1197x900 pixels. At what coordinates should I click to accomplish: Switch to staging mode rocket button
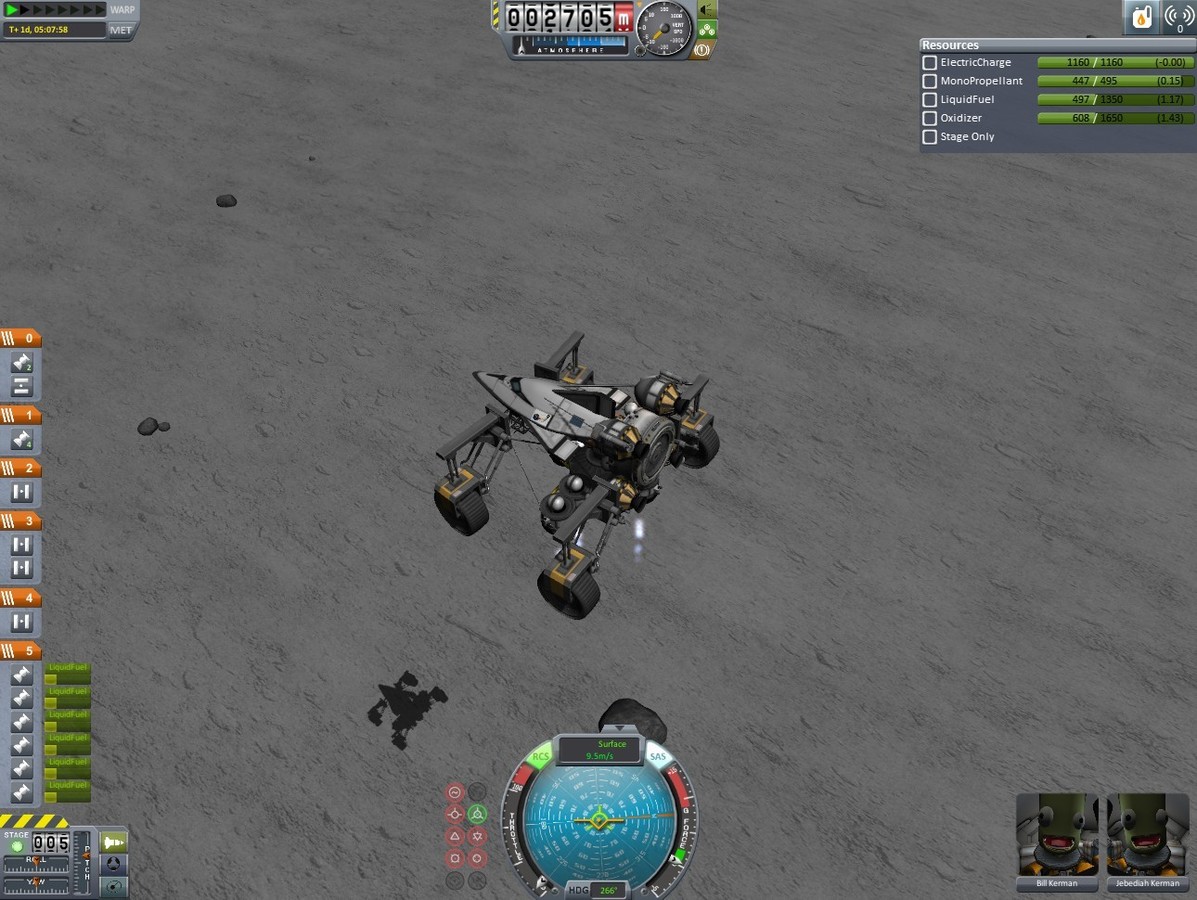(114, 842)
